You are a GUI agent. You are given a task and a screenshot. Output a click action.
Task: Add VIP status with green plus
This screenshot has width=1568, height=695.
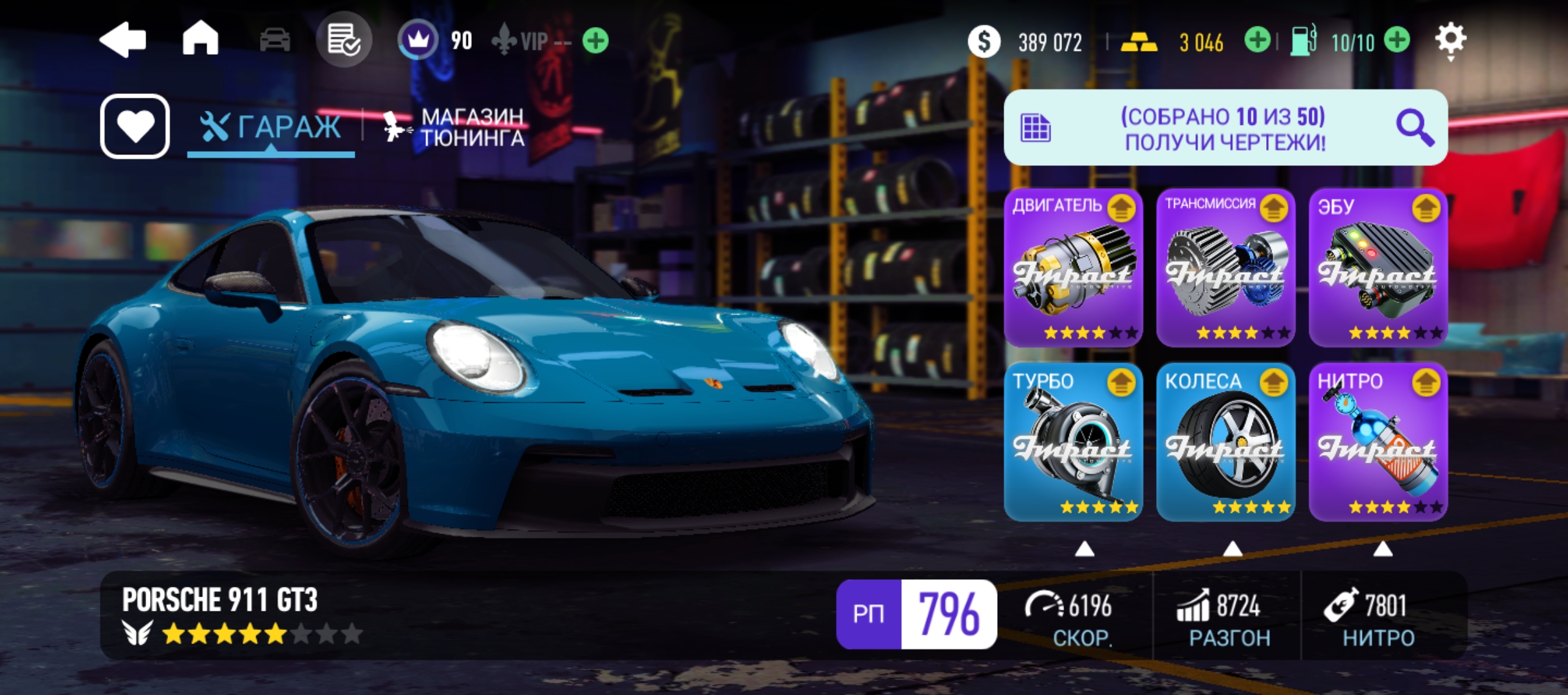(x=595, y=41)
